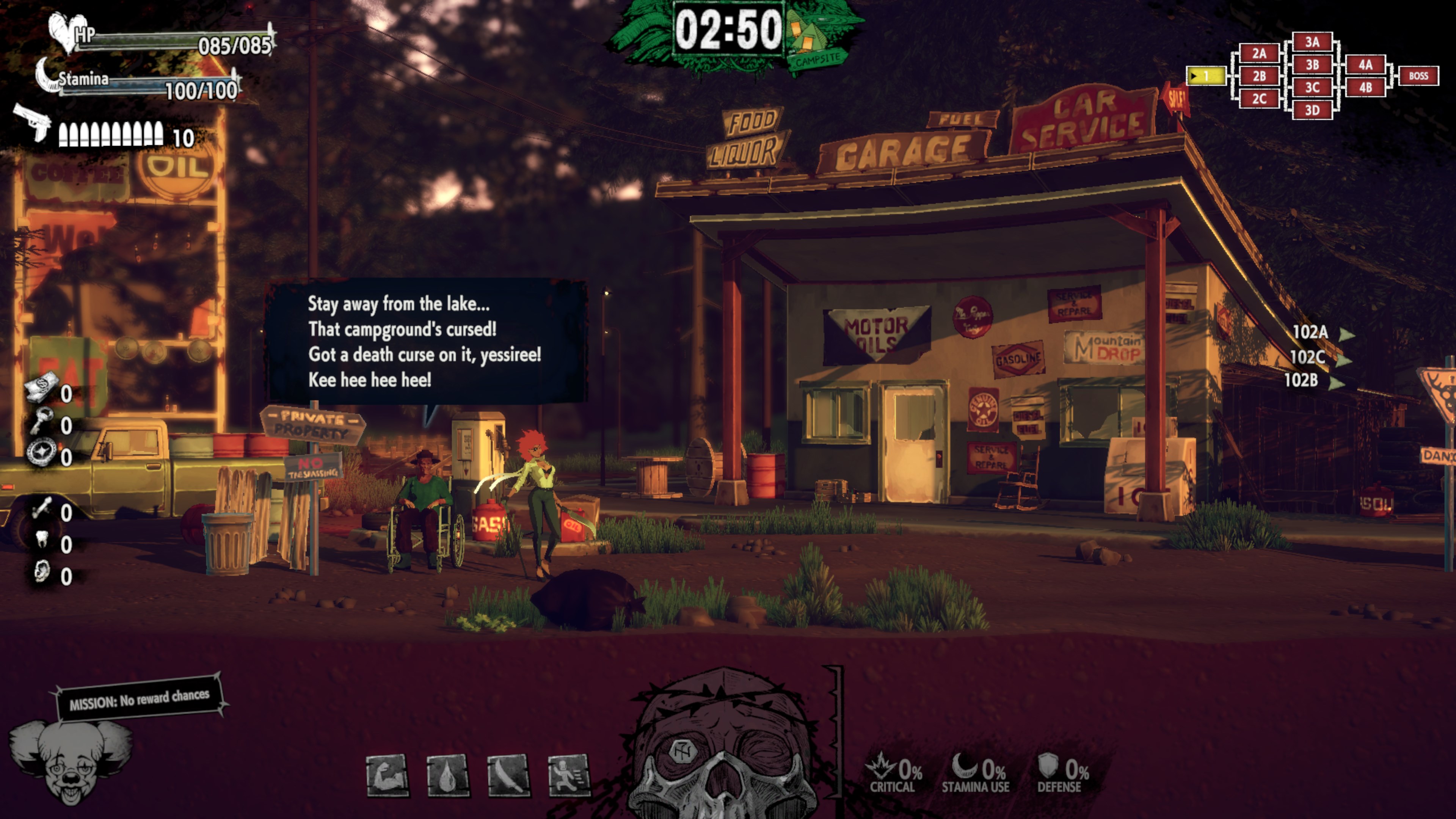The height and width of the screenshot is (819, 1456).
Task: Select stage 3A on the route map
Action: [x=1312, y=42]
